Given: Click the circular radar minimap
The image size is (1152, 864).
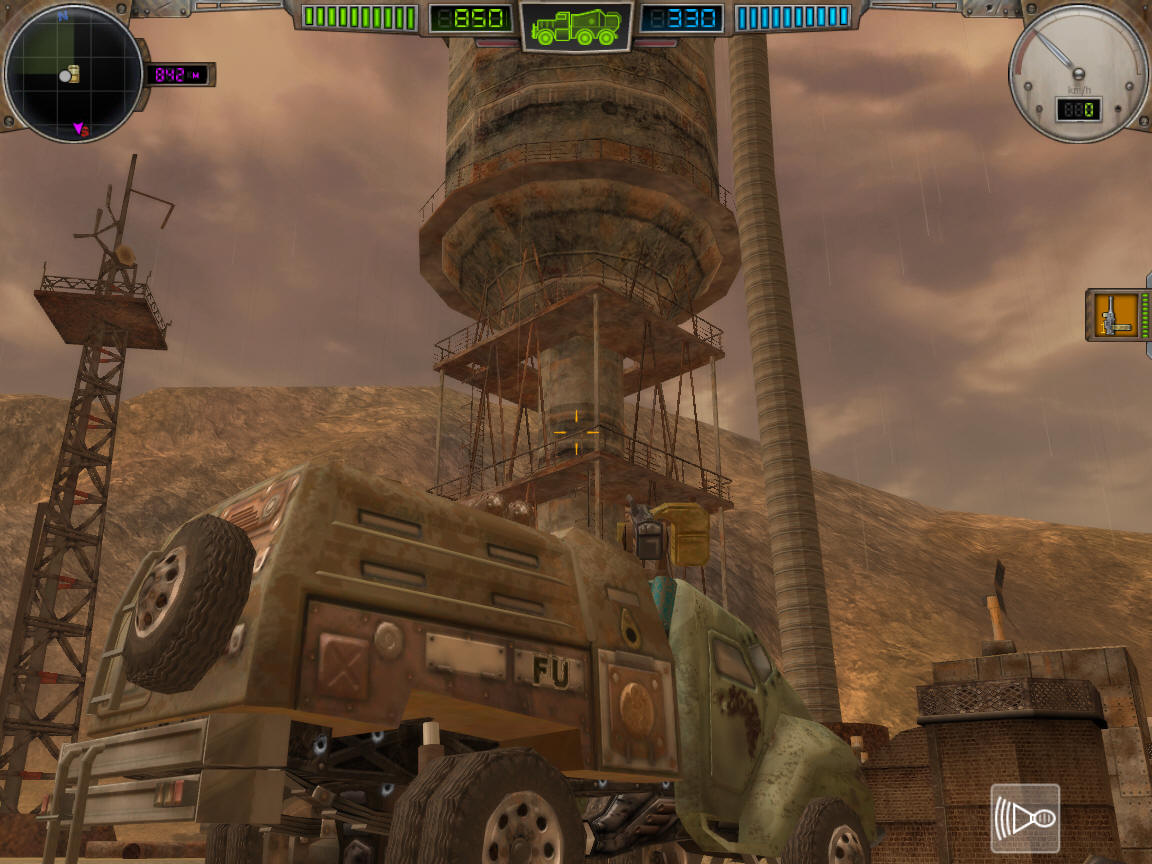Looking at the screenshot, I should tap(72, 73).
